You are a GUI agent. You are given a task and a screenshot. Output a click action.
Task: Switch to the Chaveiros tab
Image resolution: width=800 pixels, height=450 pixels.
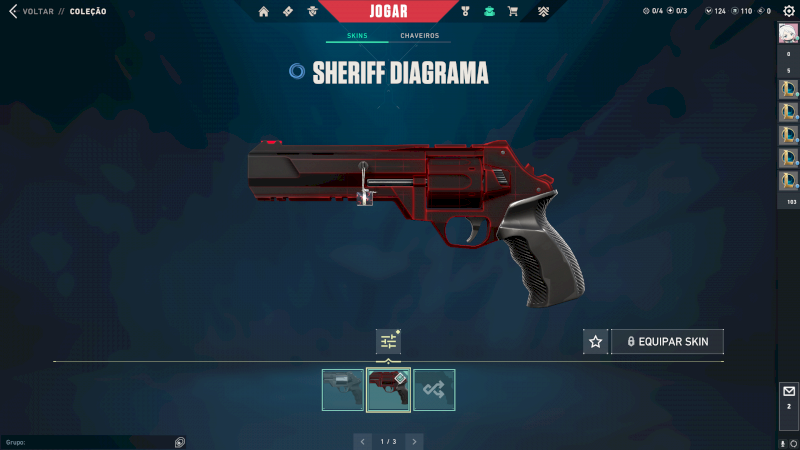[x=419, y=36]
